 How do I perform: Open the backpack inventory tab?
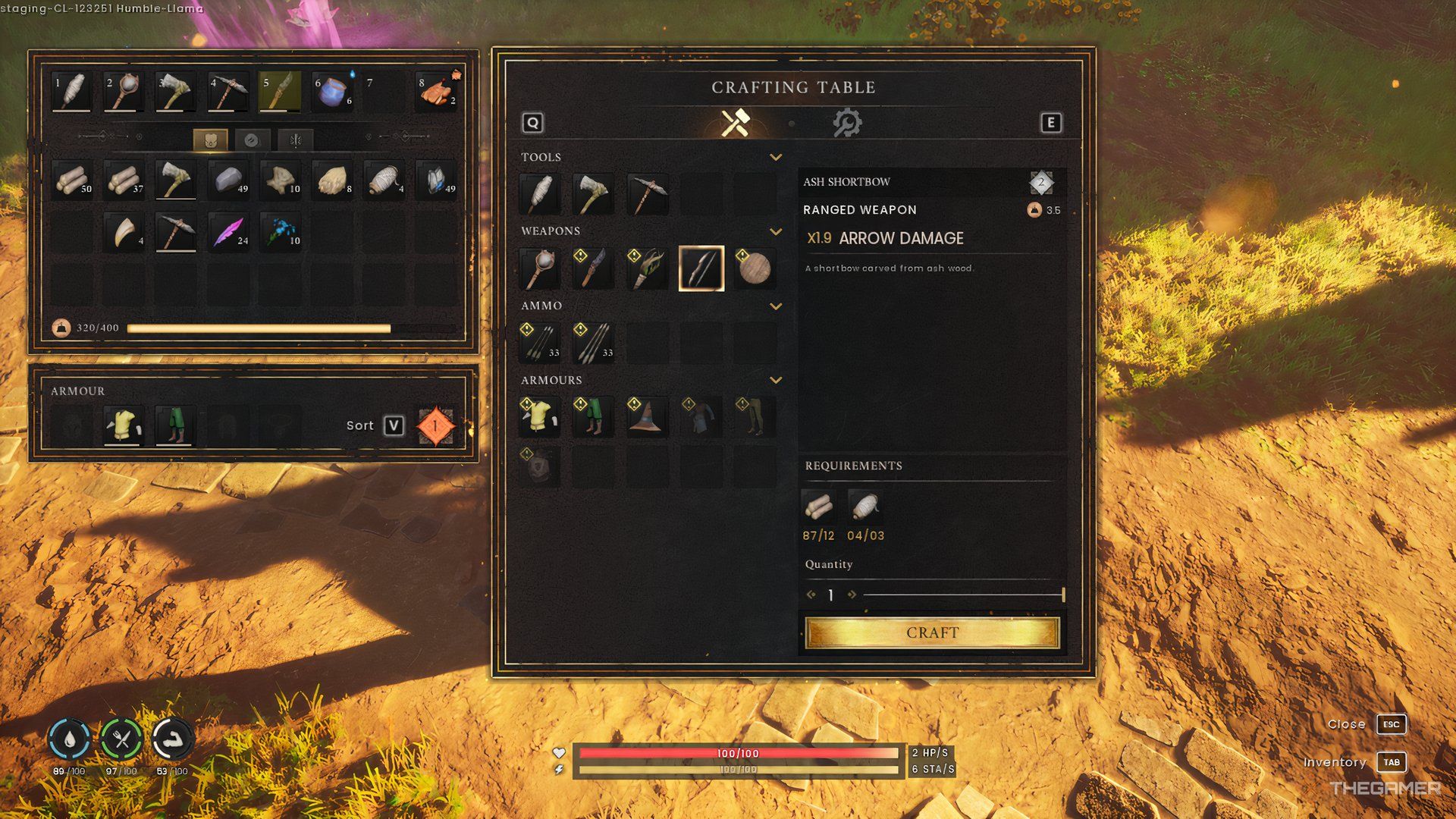210,140
